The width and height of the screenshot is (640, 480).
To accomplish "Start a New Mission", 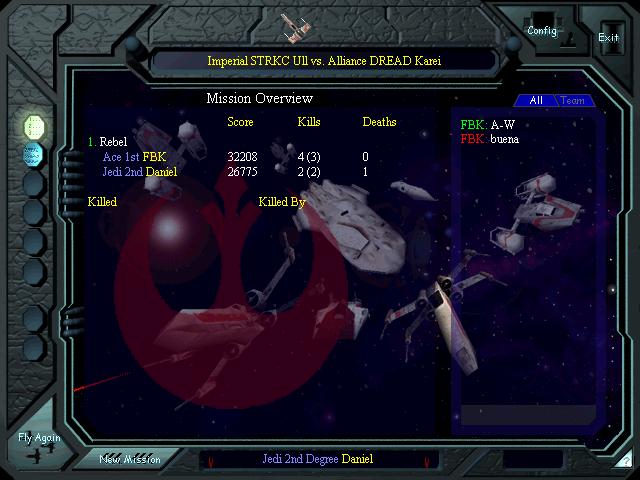I will point(130,459).
